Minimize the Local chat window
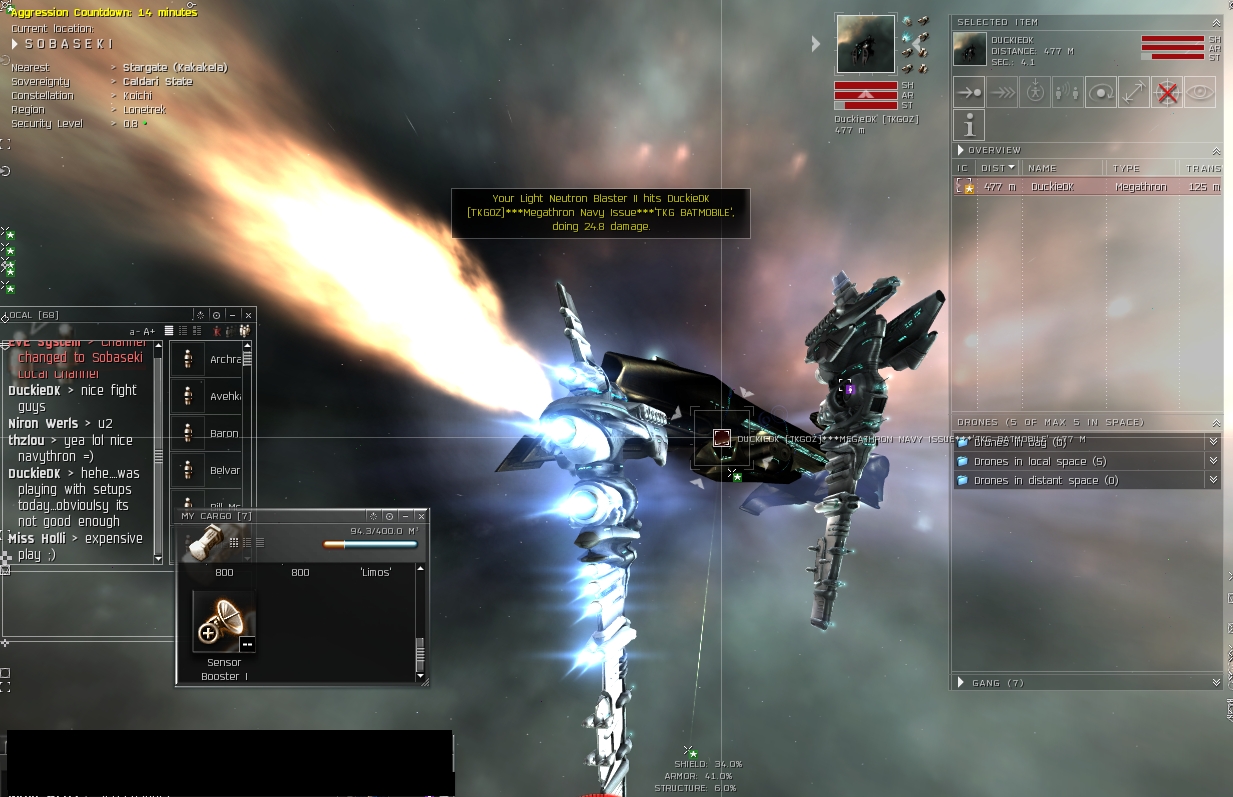This screenshot has height=797, width=1233. (232, 315)
